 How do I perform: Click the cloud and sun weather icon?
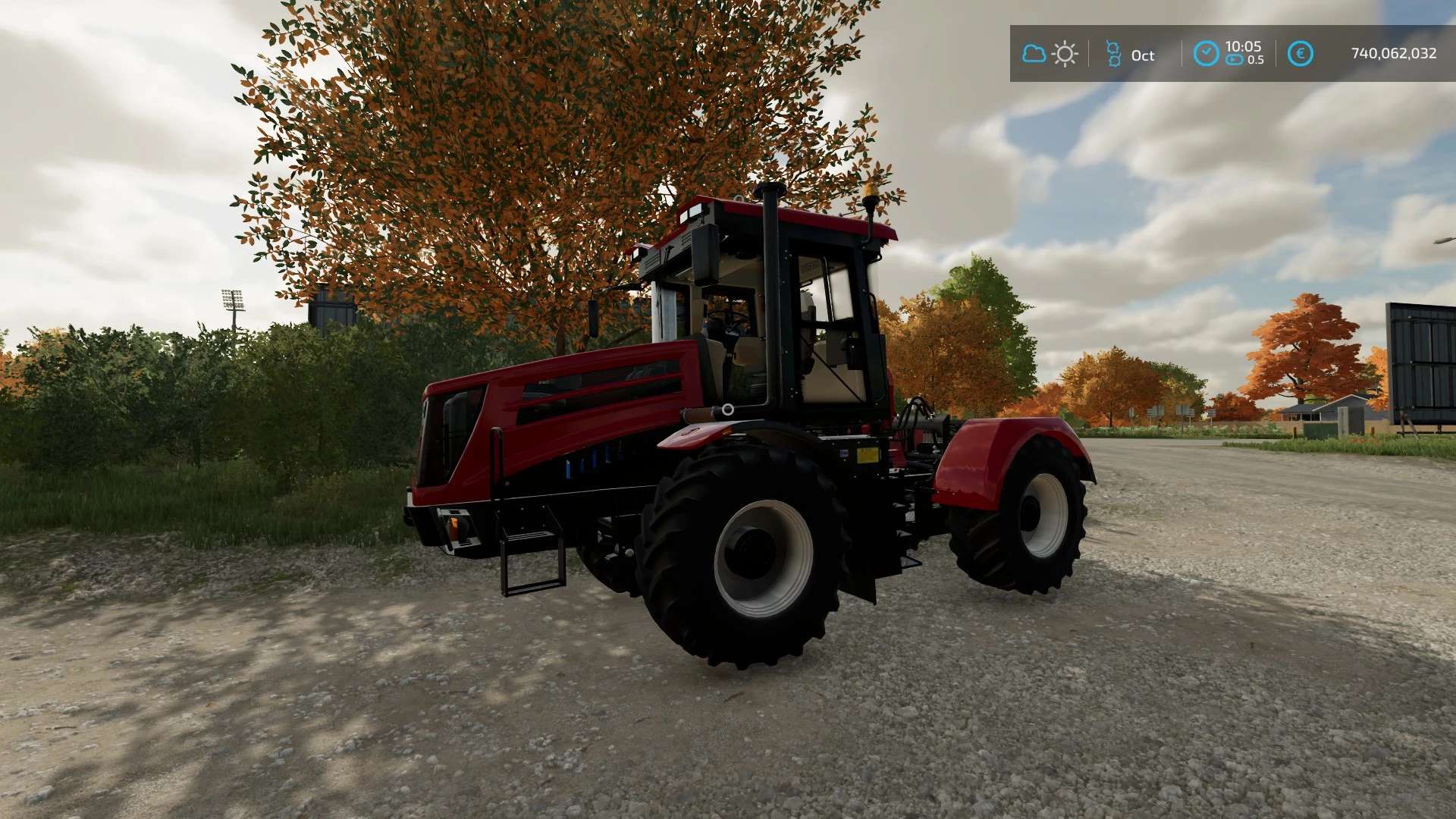pos(1050,54)
